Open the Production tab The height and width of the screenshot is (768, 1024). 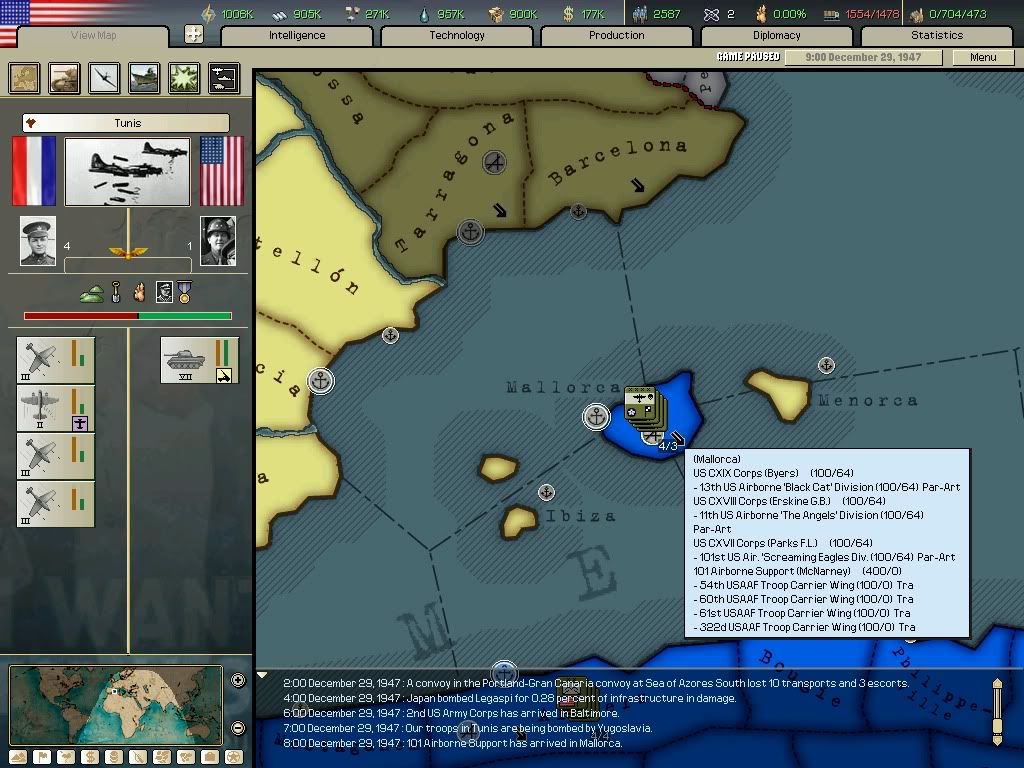(617, 36)
